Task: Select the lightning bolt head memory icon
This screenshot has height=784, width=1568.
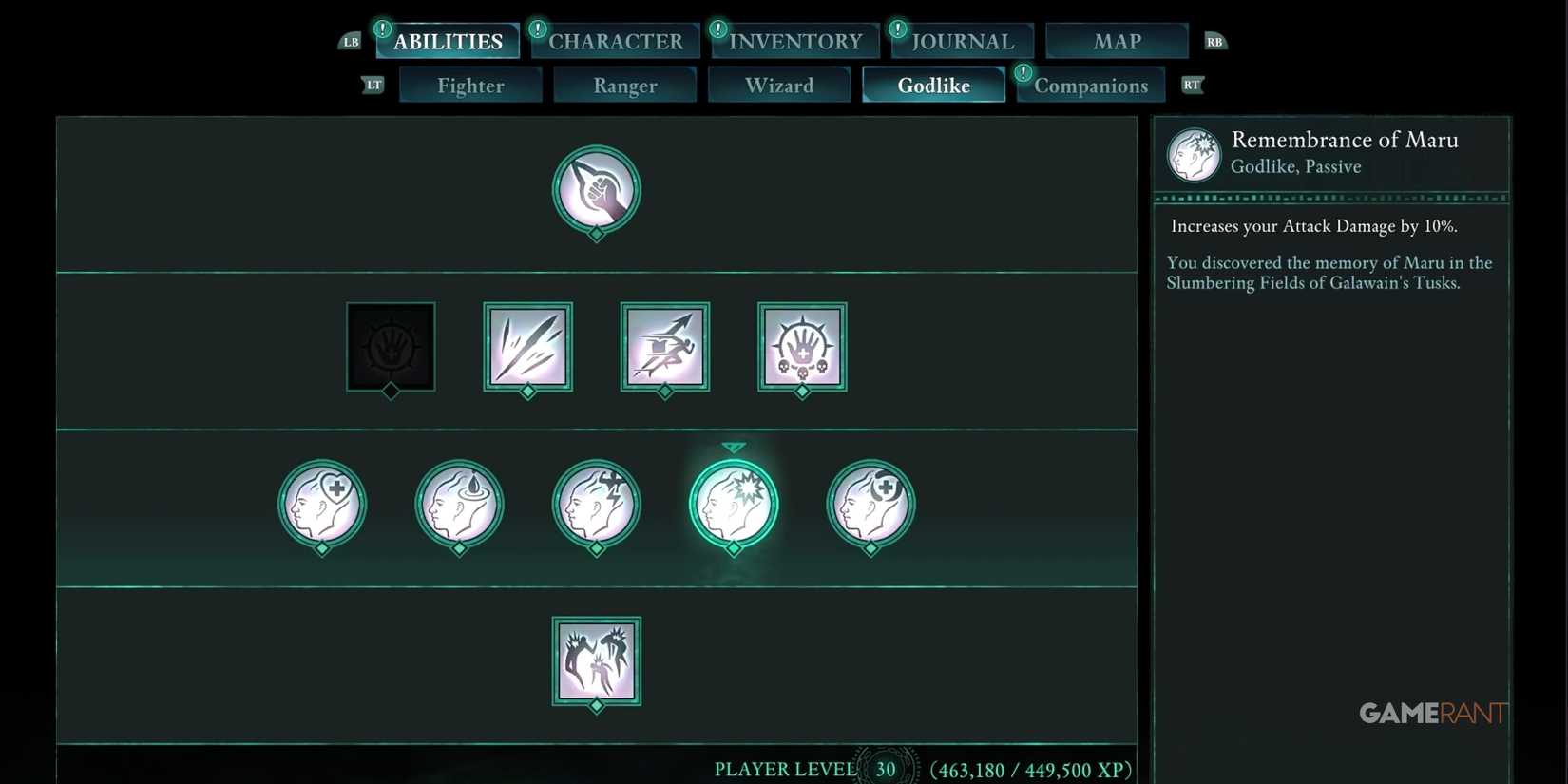Action: (x=596, y=504)
